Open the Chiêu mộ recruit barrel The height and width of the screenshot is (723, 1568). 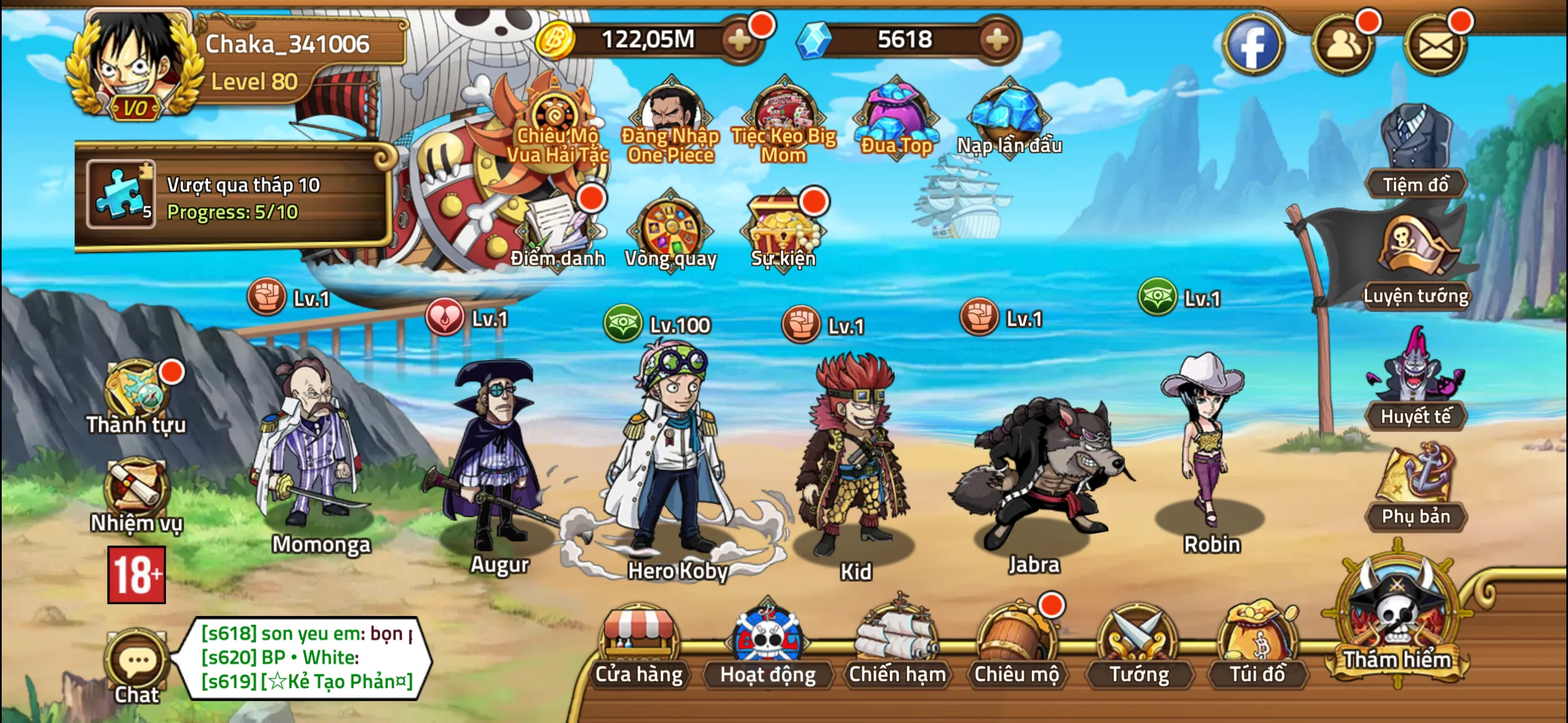coord(1016,646)
